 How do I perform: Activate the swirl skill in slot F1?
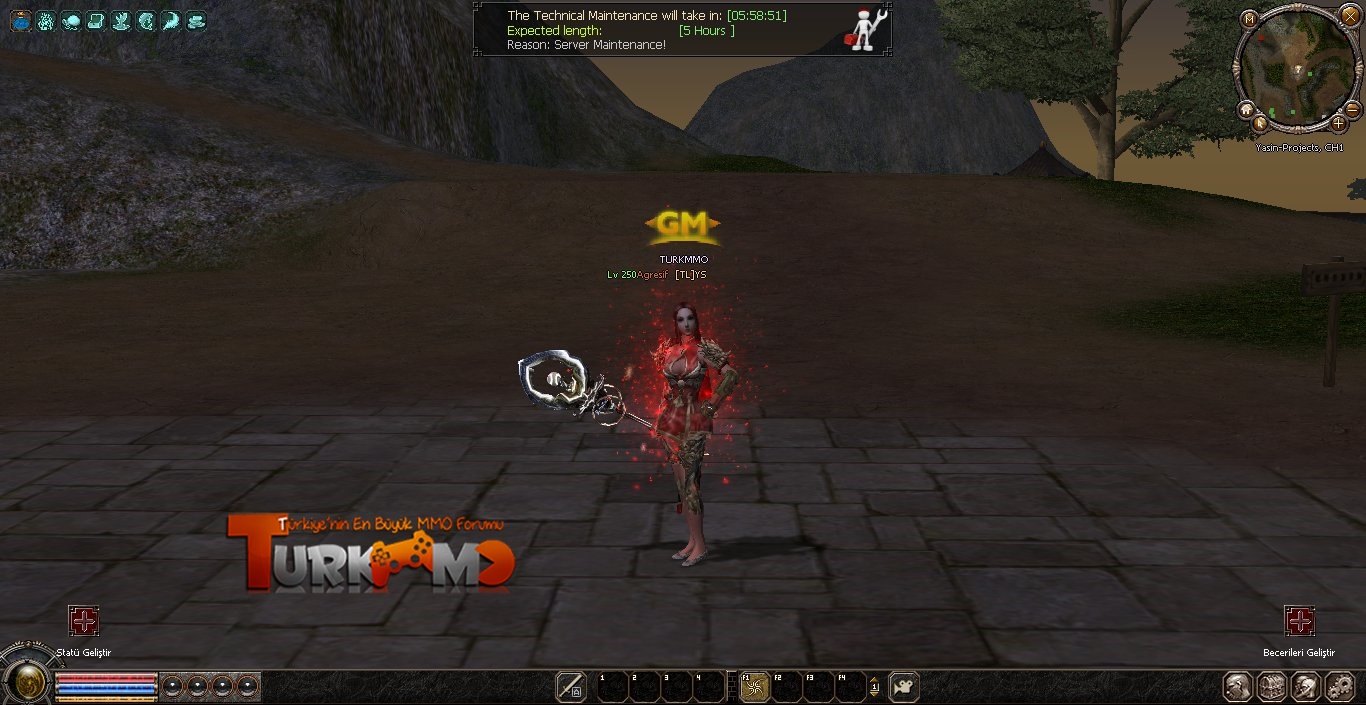(x=754, y=687)
